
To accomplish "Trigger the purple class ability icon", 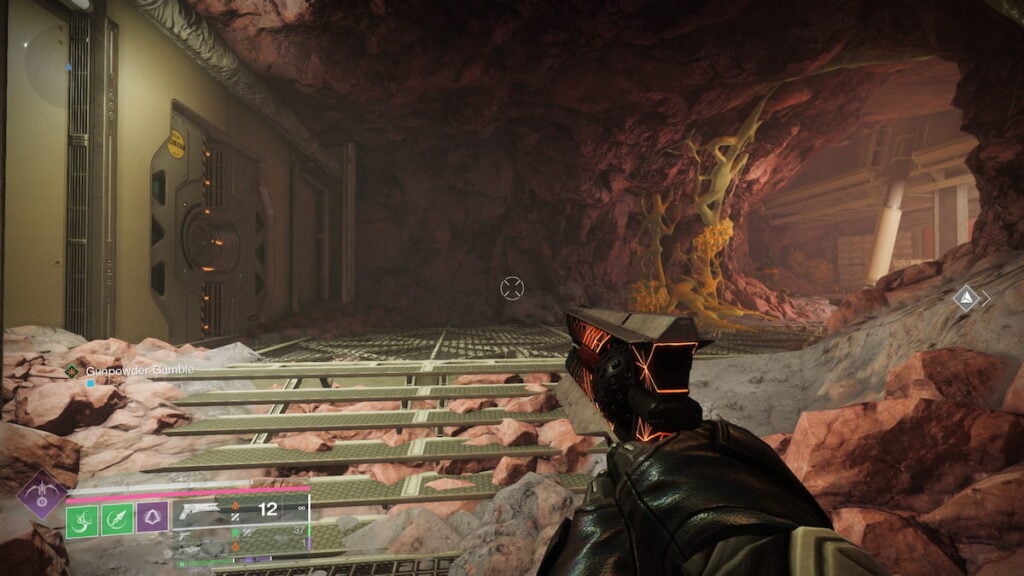I will tap(151, 517).
